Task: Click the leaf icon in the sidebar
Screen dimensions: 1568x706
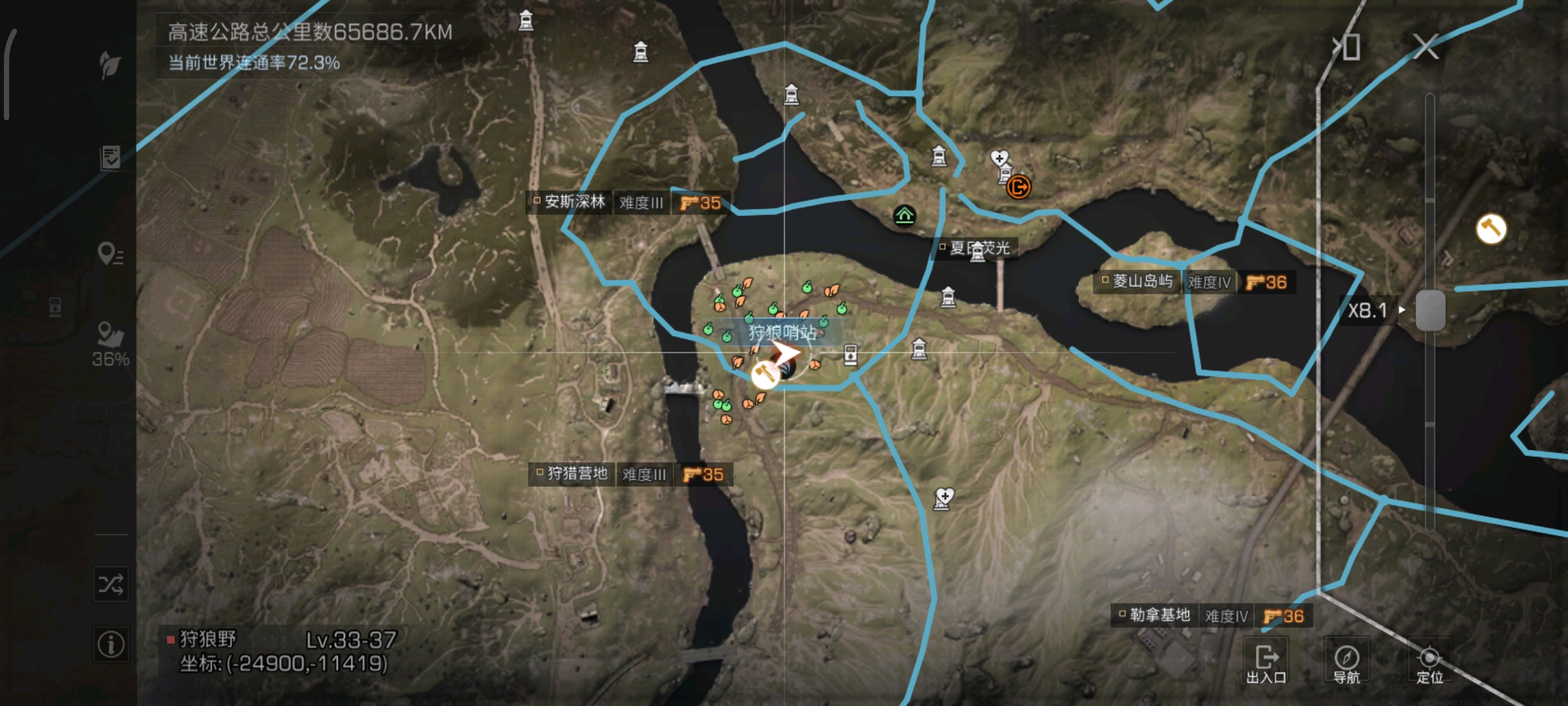Action: (x=110, y=64)
